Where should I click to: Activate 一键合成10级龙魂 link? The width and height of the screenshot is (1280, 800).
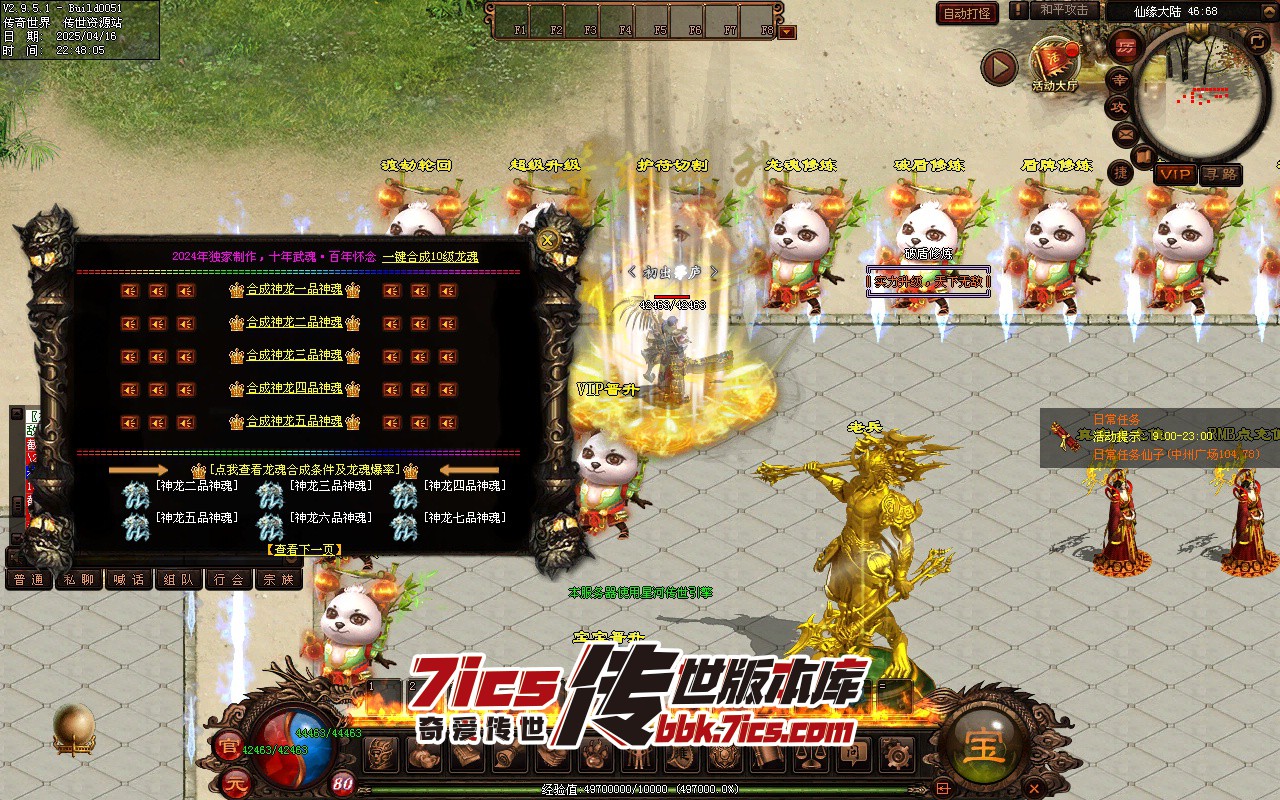coord(430,257)
